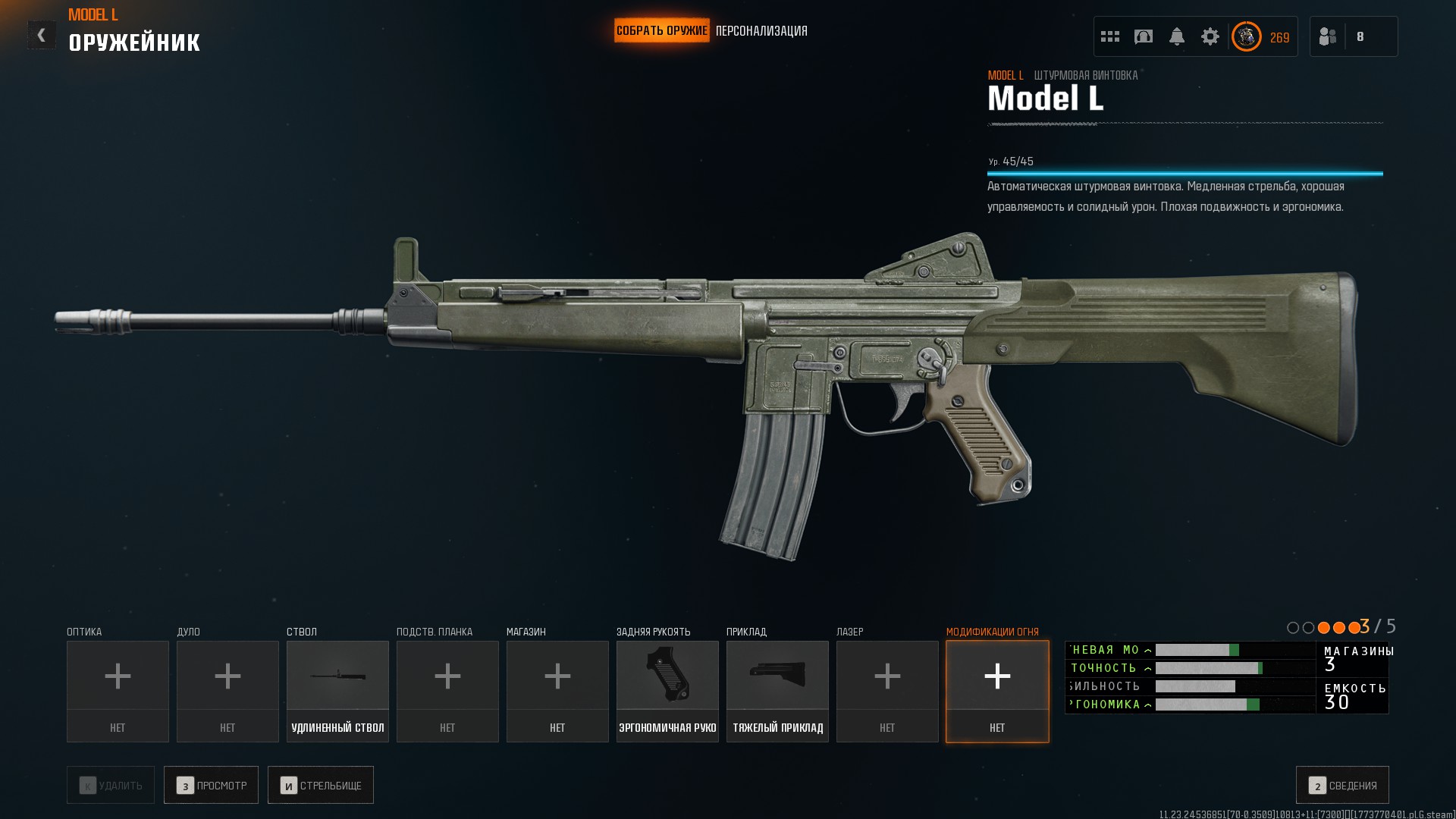Select the Удлиненный ствол barrel slot

(337, 691)
